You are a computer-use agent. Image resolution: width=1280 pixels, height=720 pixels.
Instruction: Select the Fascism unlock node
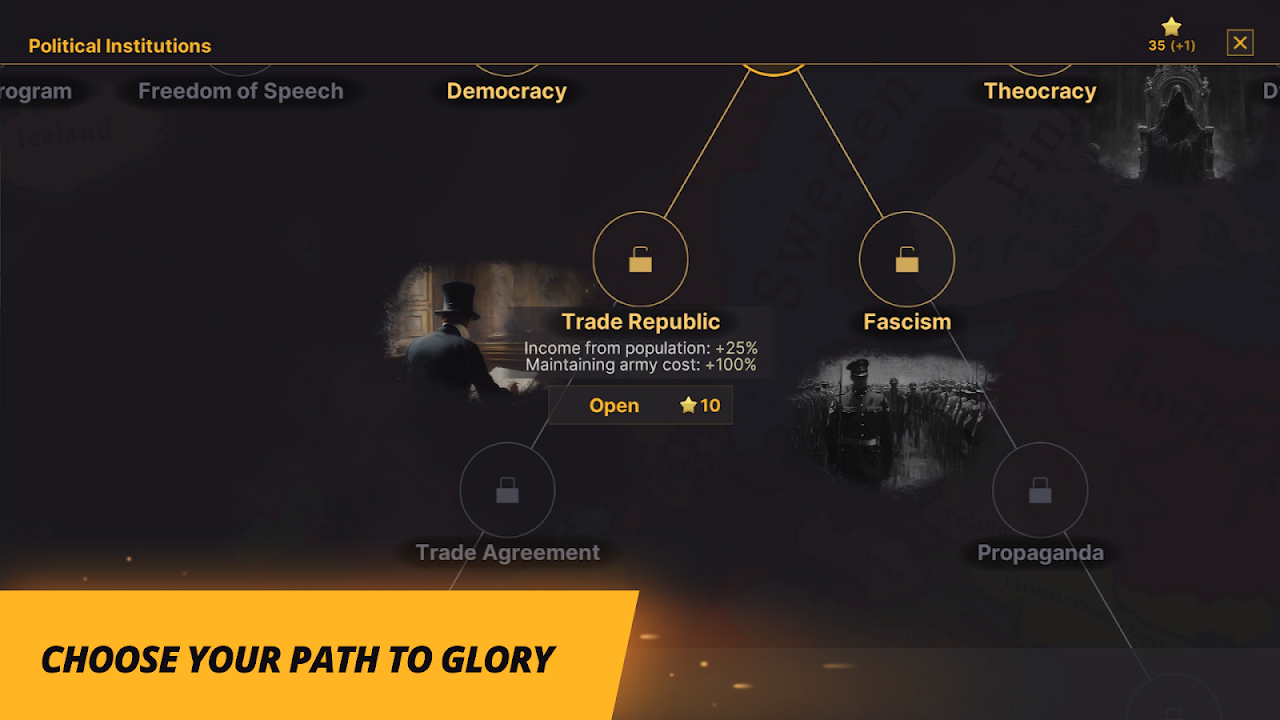pyautogui.click(x=907, y=260)
